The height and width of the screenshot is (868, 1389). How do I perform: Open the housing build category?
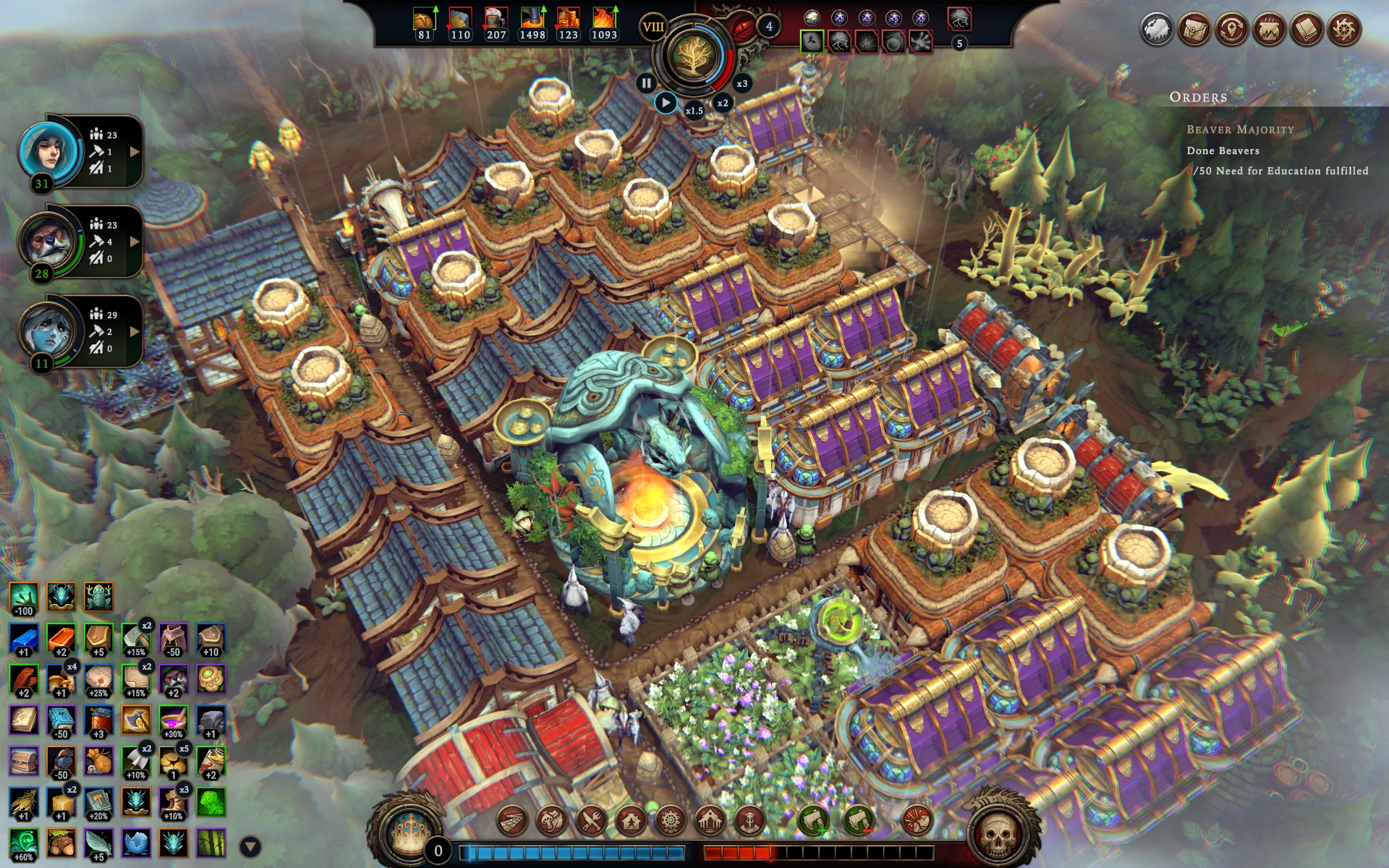(x=631, y=821)
